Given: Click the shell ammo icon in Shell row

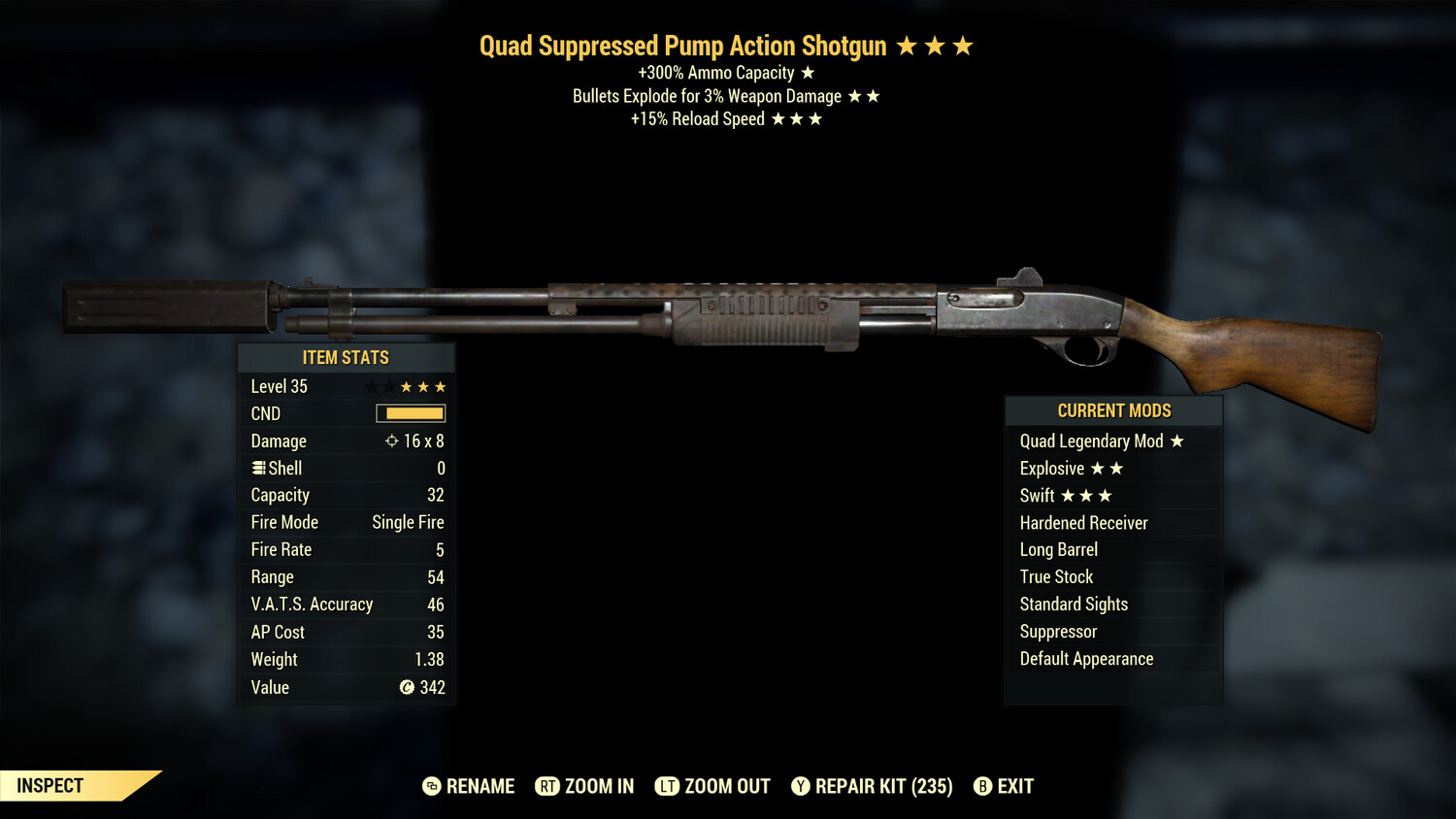Looking at the screenshot, I should pos(257,468).
